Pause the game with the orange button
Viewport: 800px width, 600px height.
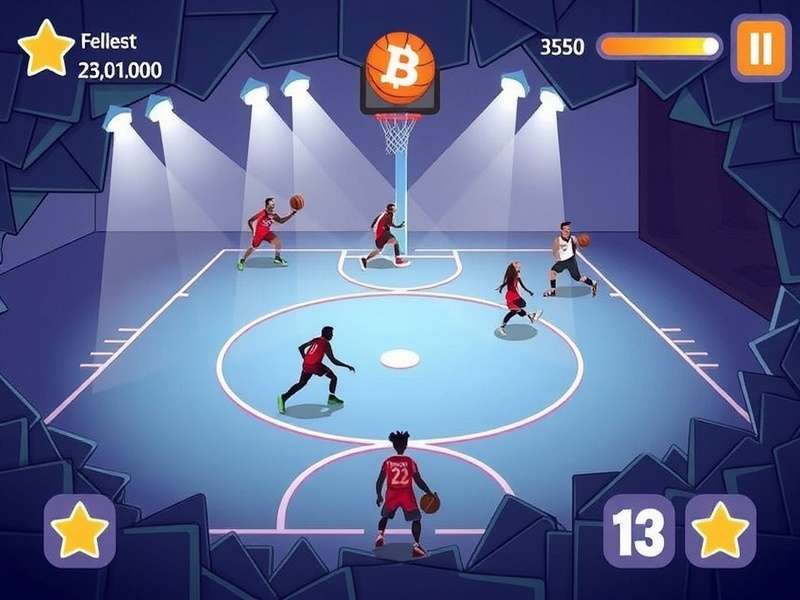(x=761, y=47)
